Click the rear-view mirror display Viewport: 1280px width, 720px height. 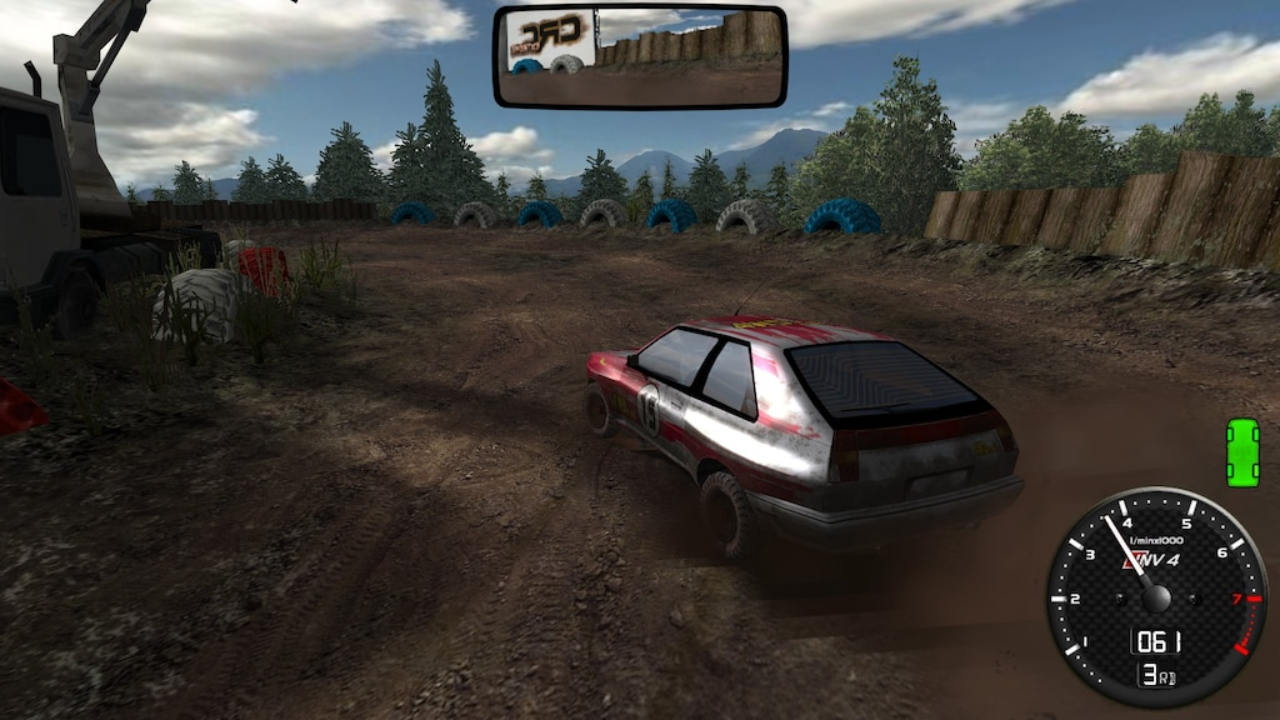pyautogui.click(x=640, y=57)
